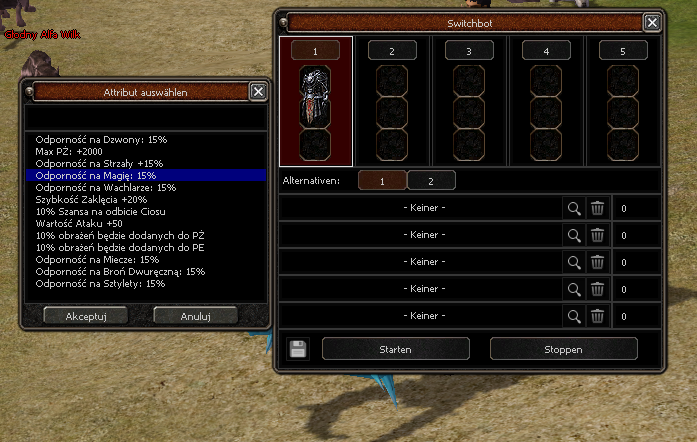Select attribute Max PŻ: +2000
This screenshot has width=697, height=442.
pyautogui.click(x=71, y=151)
